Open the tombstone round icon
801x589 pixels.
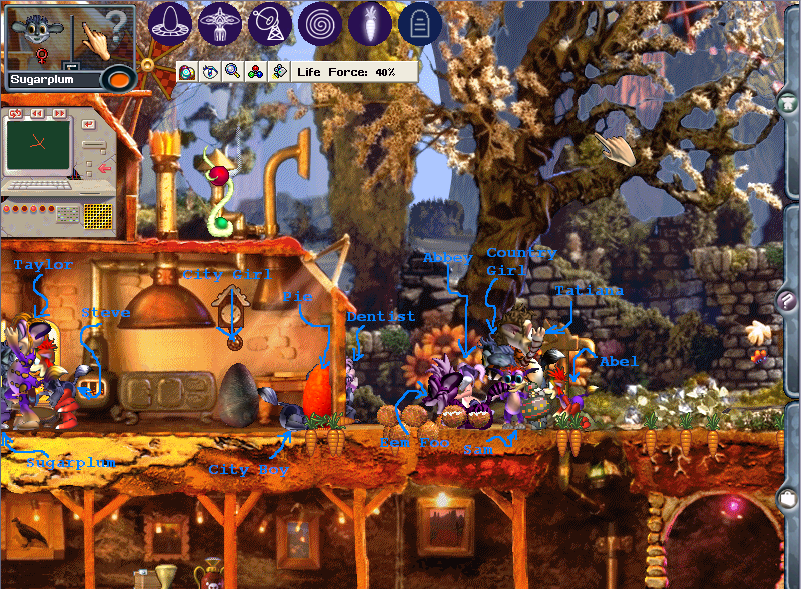[x=420, y=23]
